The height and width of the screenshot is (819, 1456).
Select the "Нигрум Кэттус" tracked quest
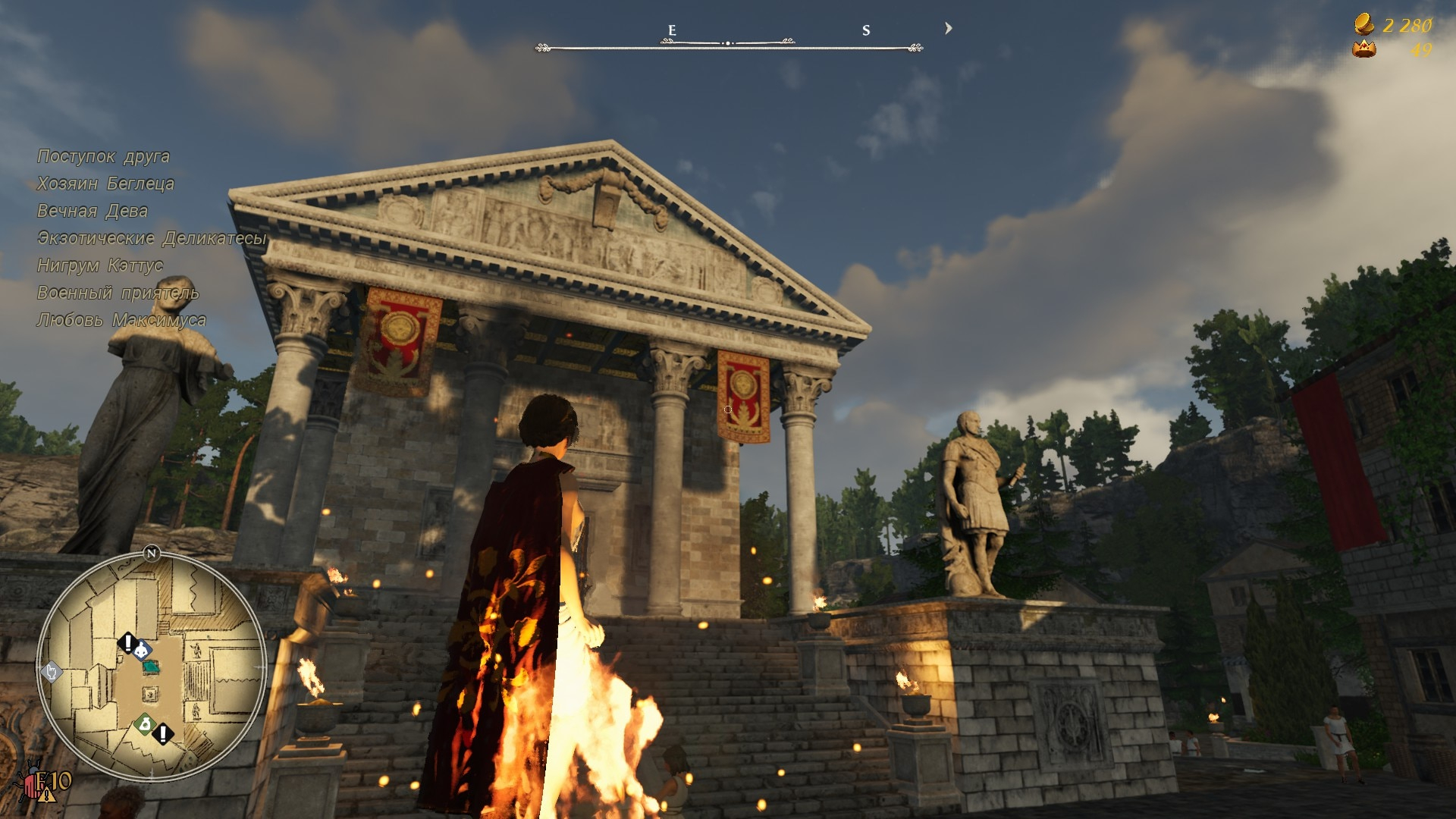click(100, 265)
